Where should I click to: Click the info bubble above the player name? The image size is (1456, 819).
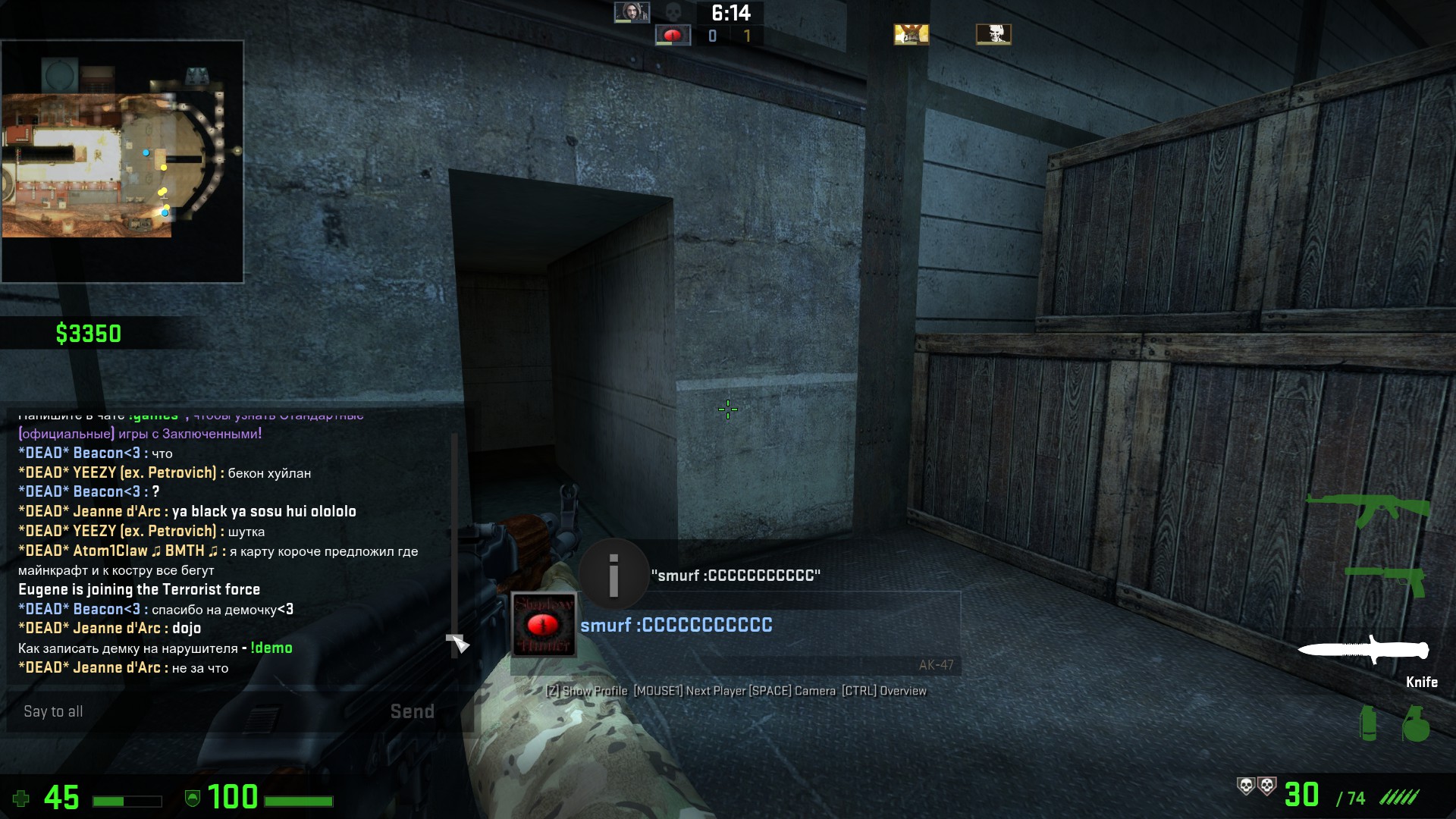click(x=613, y=574)
